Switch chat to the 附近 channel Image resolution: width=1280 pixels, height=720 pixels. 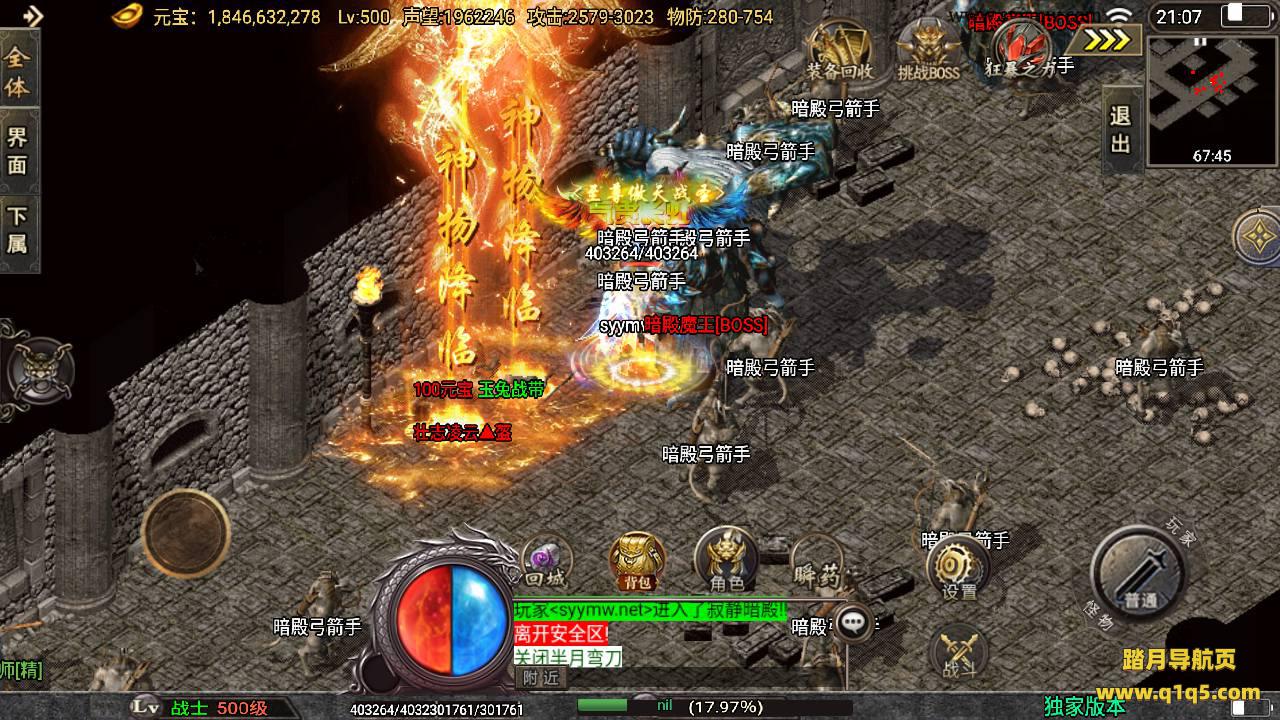pyautogui.click(x=541, y=678)
